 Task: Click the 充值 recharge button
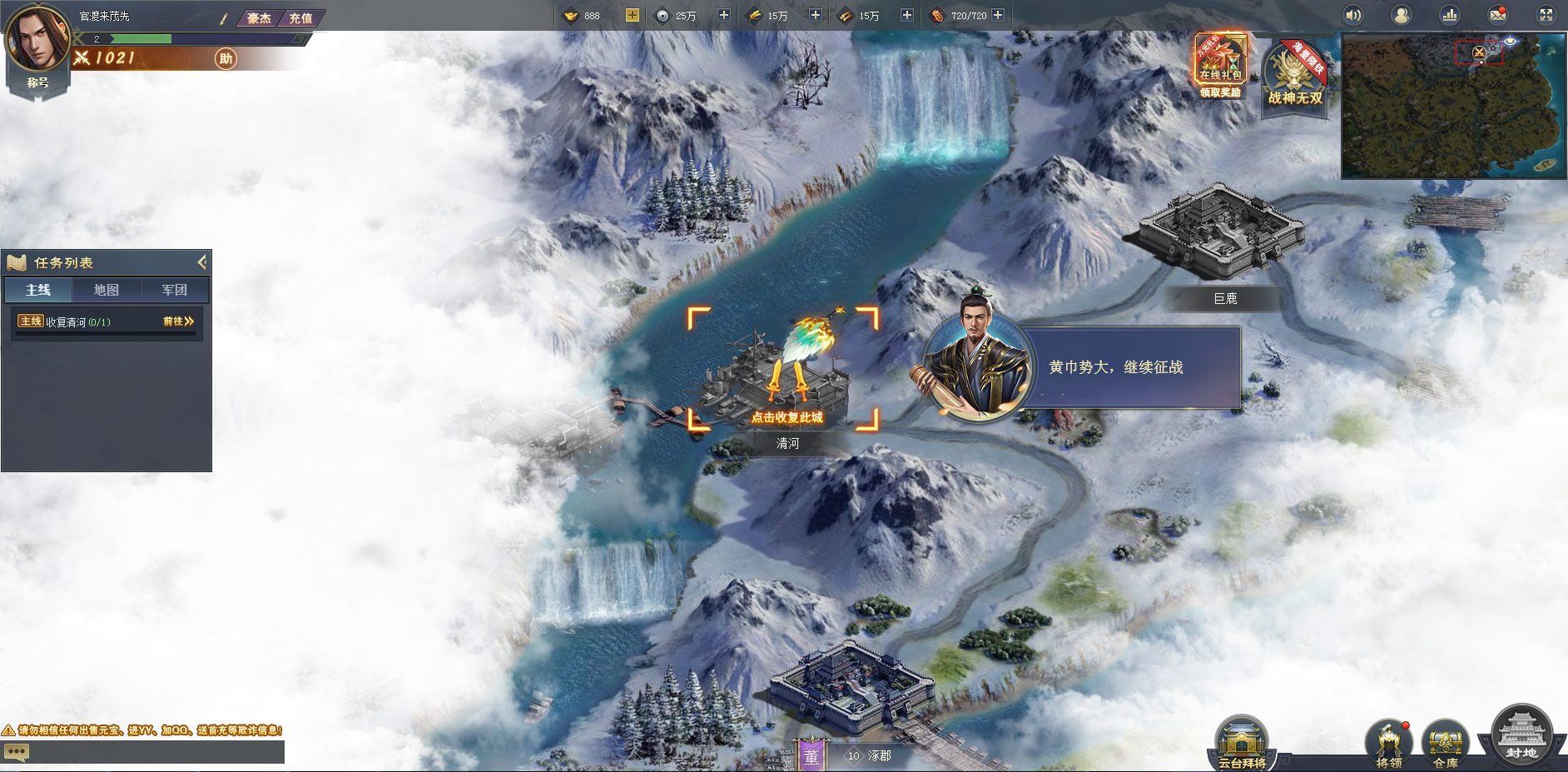(300, 17)
